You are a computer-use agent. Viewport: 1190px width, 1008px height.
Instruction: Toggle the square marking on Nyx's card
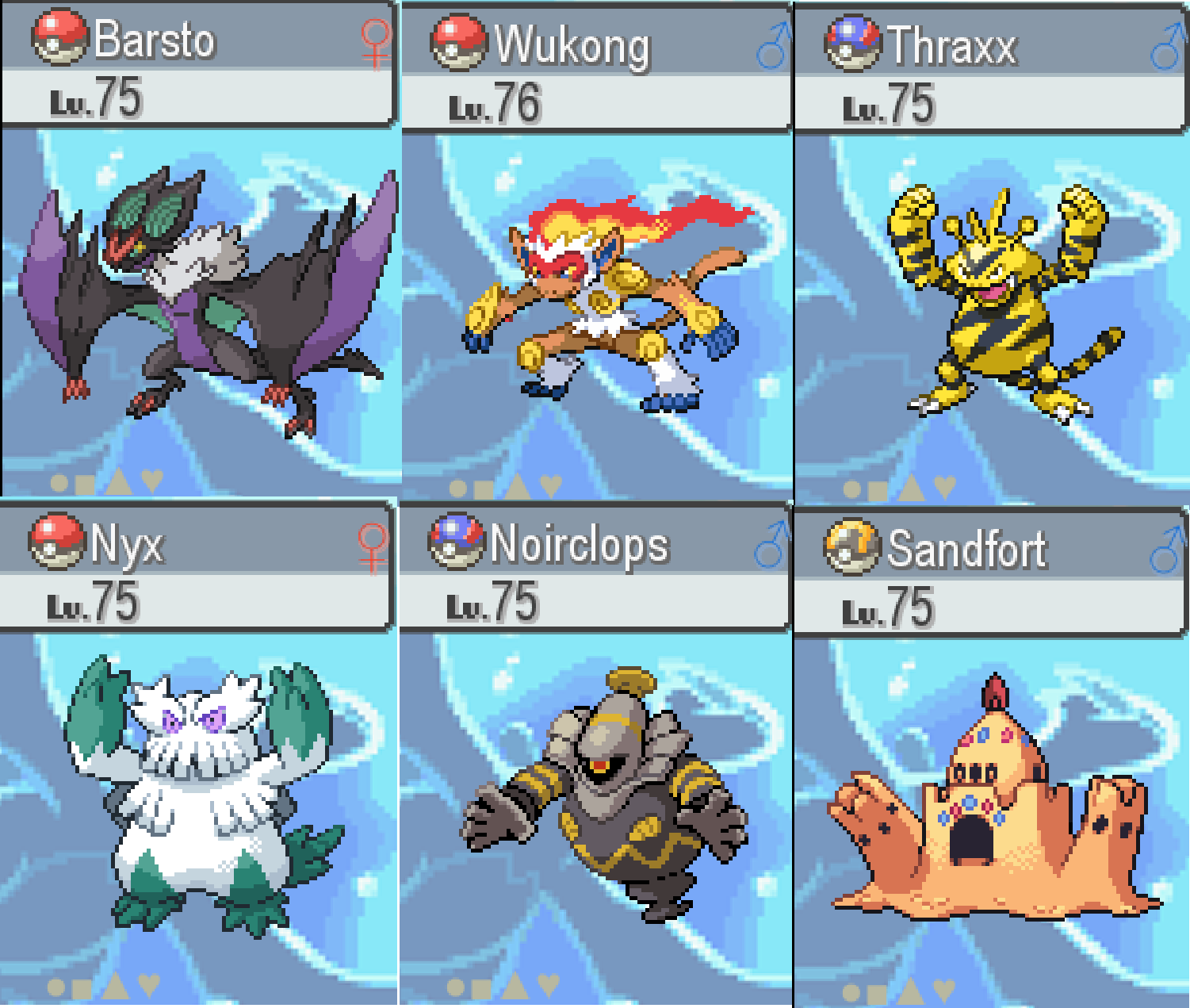pos(82,988)
